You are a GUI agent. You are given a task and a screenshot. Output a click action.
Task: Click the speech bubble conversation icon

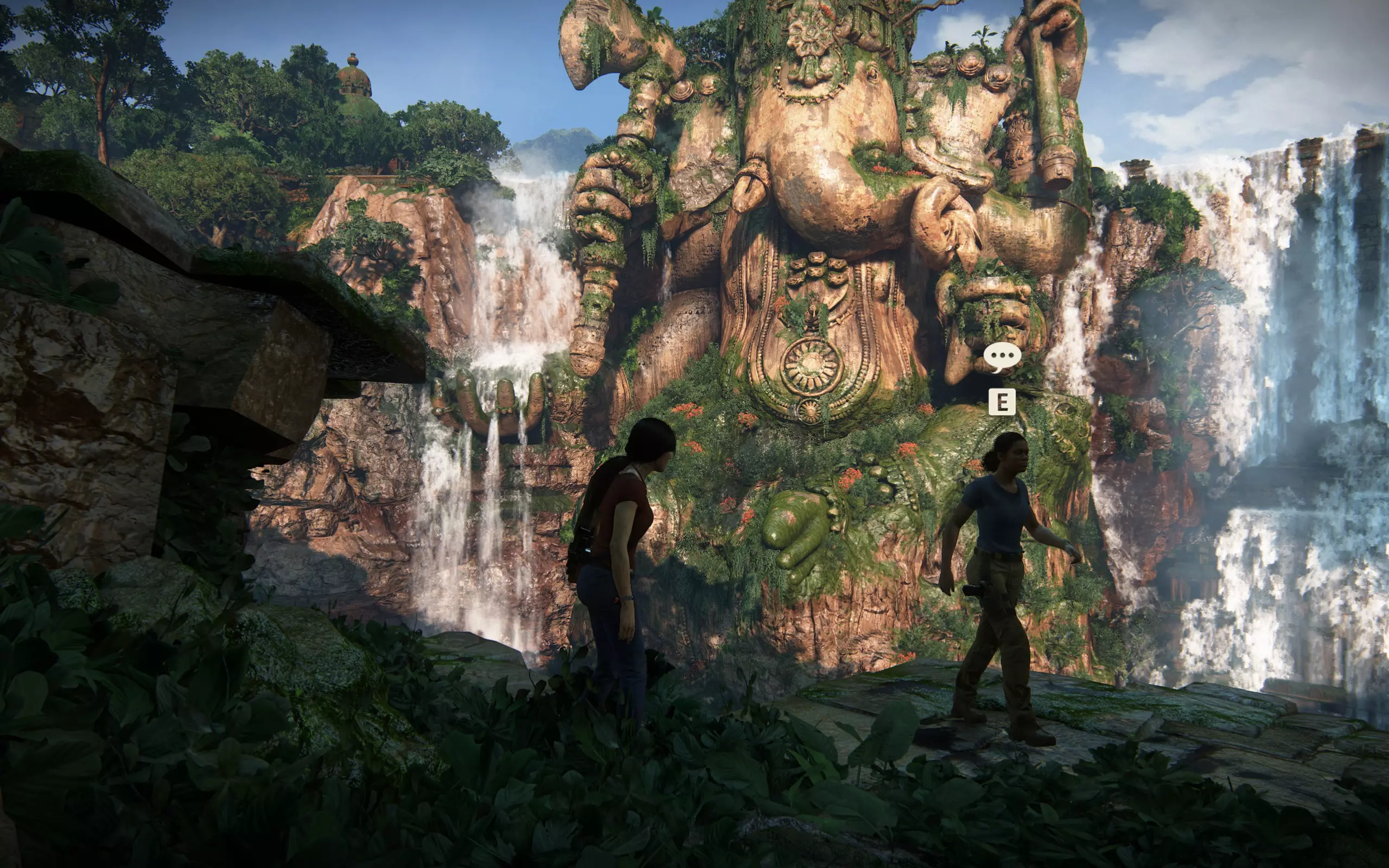click(1002, 357)
